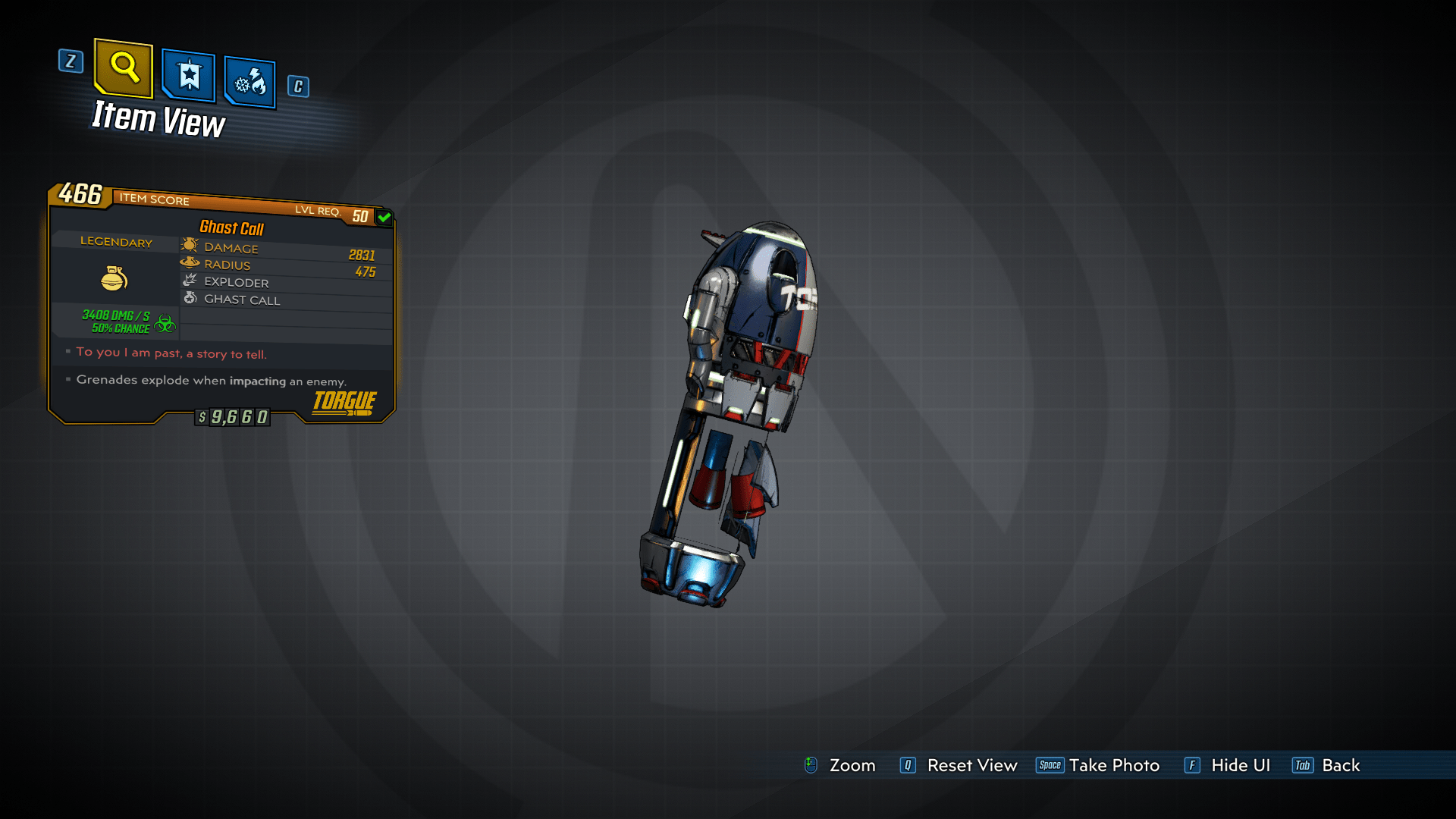
Task: Click the Exploder effect icon
Action: click(190, 281)
